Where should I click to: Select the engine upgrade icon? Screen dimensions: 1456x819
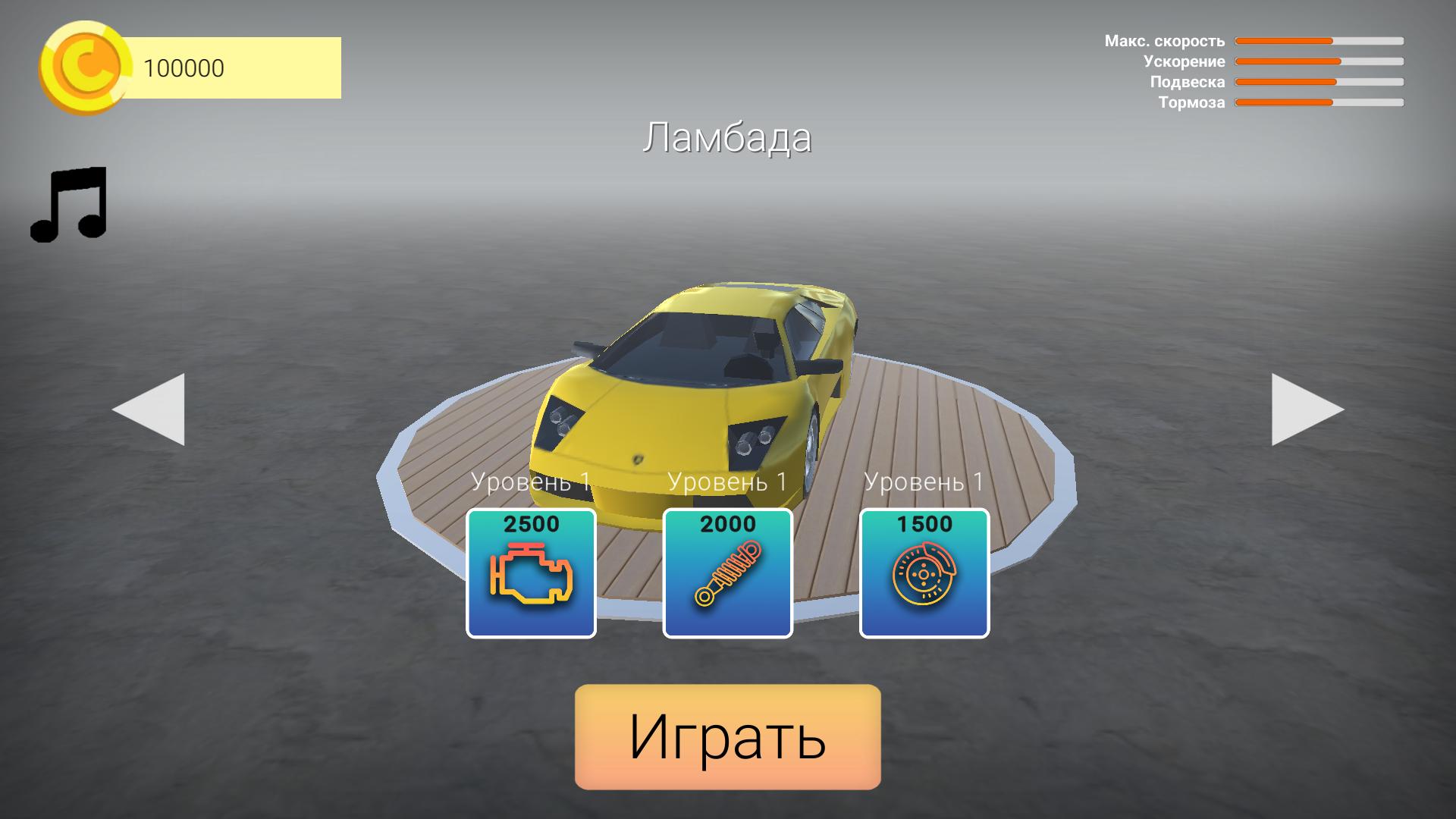pos(531,576)
